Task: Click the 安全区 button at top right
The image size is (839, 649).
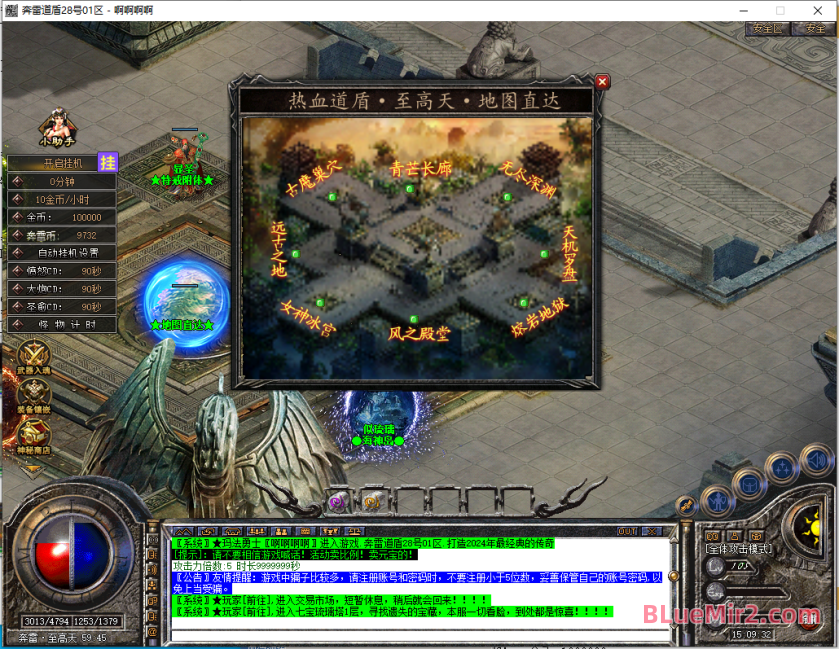Action: pyautogui.click(x=767, y=29)
